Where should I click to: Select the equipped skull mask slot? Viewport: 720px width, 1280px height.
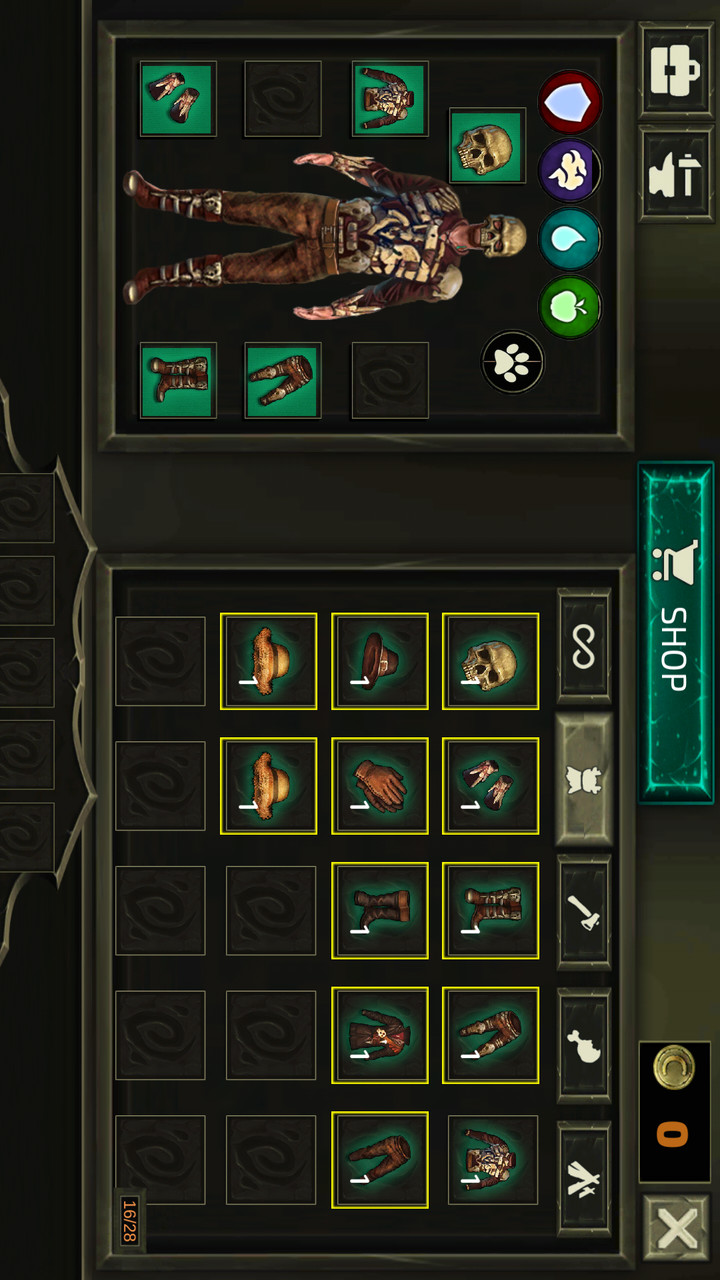[487, 146]
